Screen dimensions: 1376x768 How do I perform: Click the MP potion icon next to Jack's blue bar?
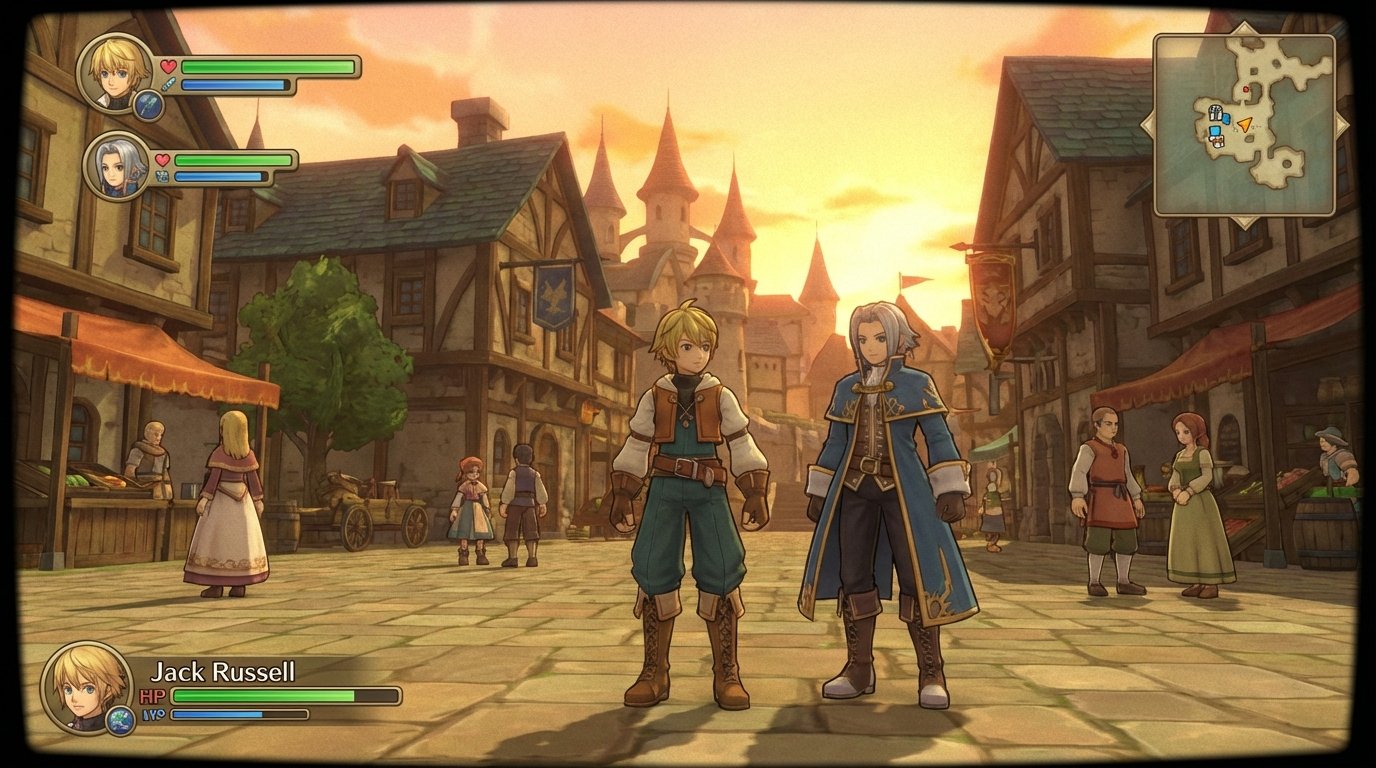168,85
